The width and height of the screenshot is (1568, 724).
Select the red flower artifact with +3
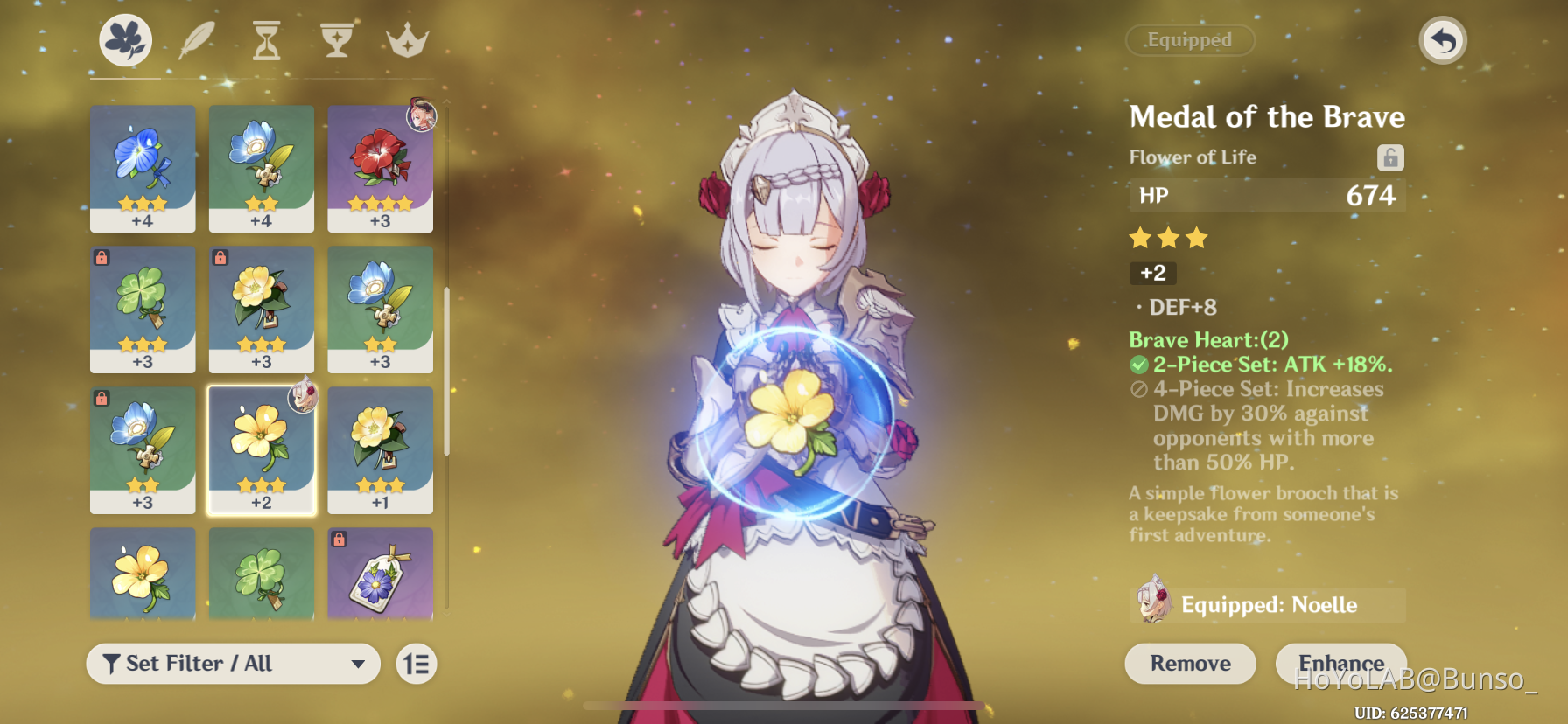tap(380, 169)
